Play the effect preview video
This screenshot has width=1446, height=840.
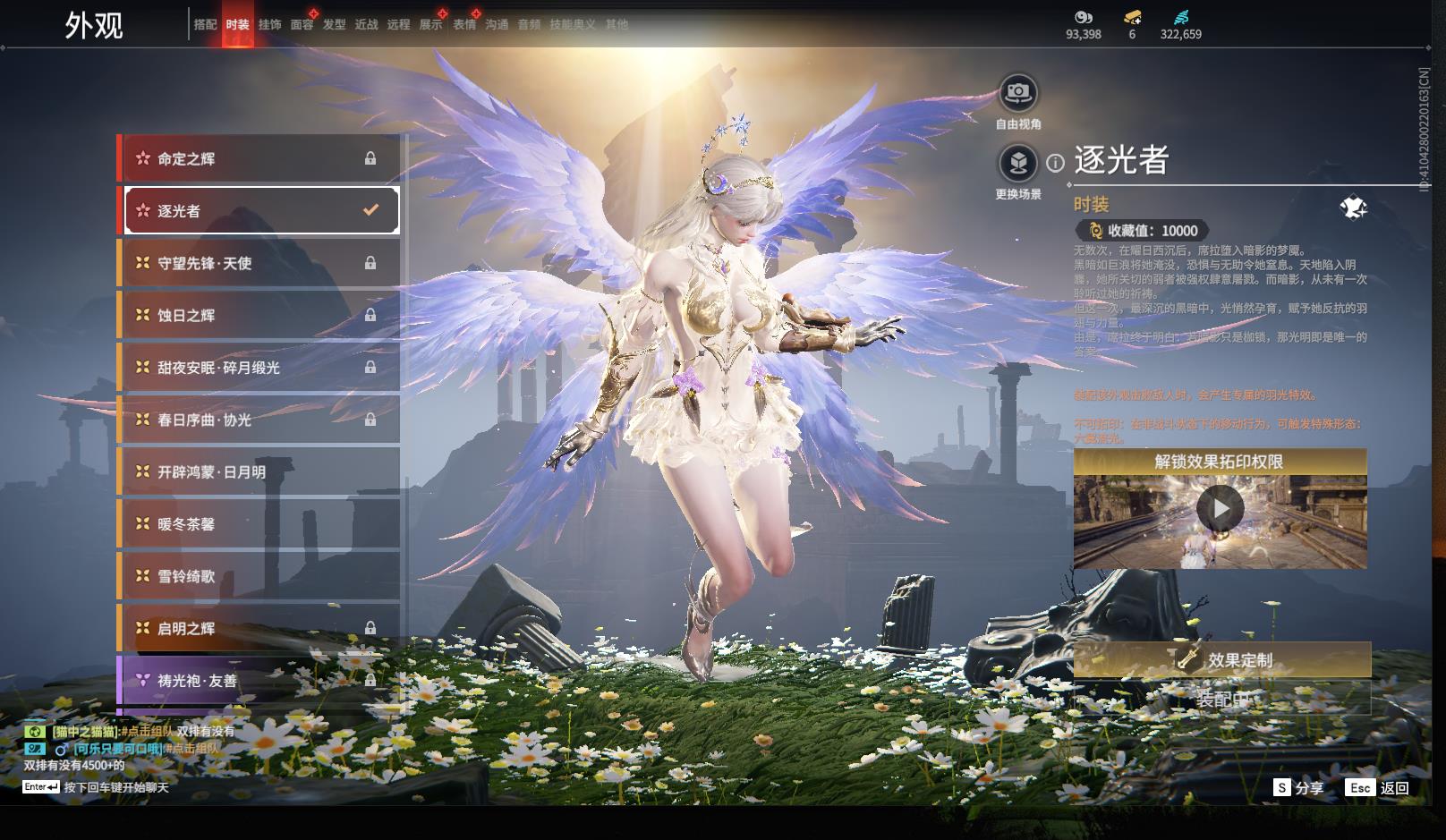(x=1220, y=509)
